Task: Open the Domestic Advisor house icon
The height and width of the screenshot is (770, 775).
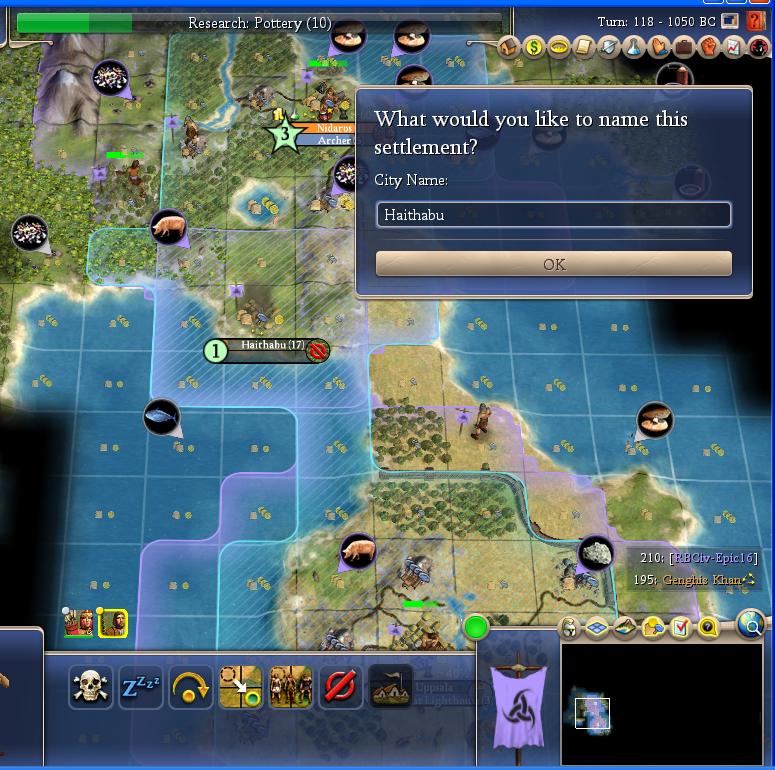Action: coord(509,47)
